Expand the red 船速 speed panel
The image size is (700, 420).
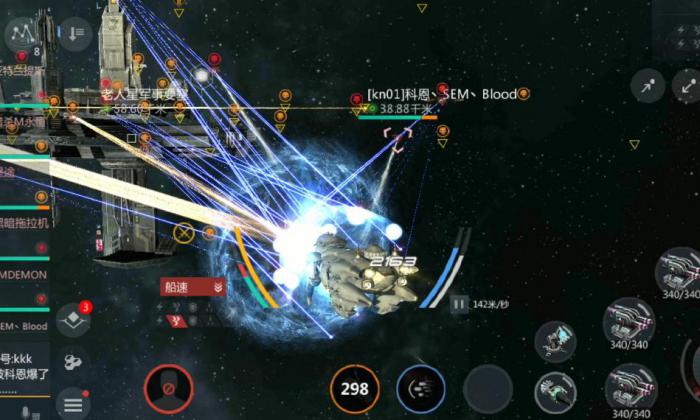click(193, 287)
